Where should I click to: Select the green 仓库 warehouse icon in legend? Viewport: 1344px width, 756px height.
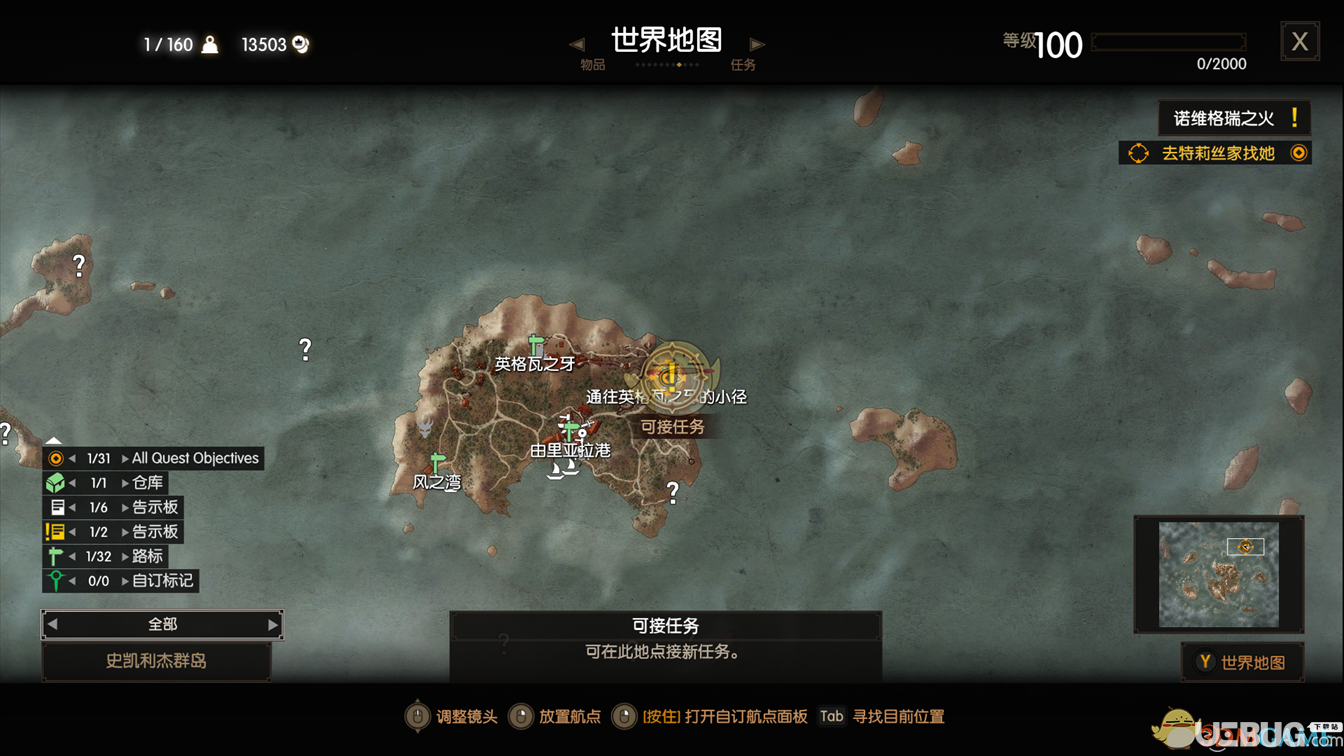(58, 482)
